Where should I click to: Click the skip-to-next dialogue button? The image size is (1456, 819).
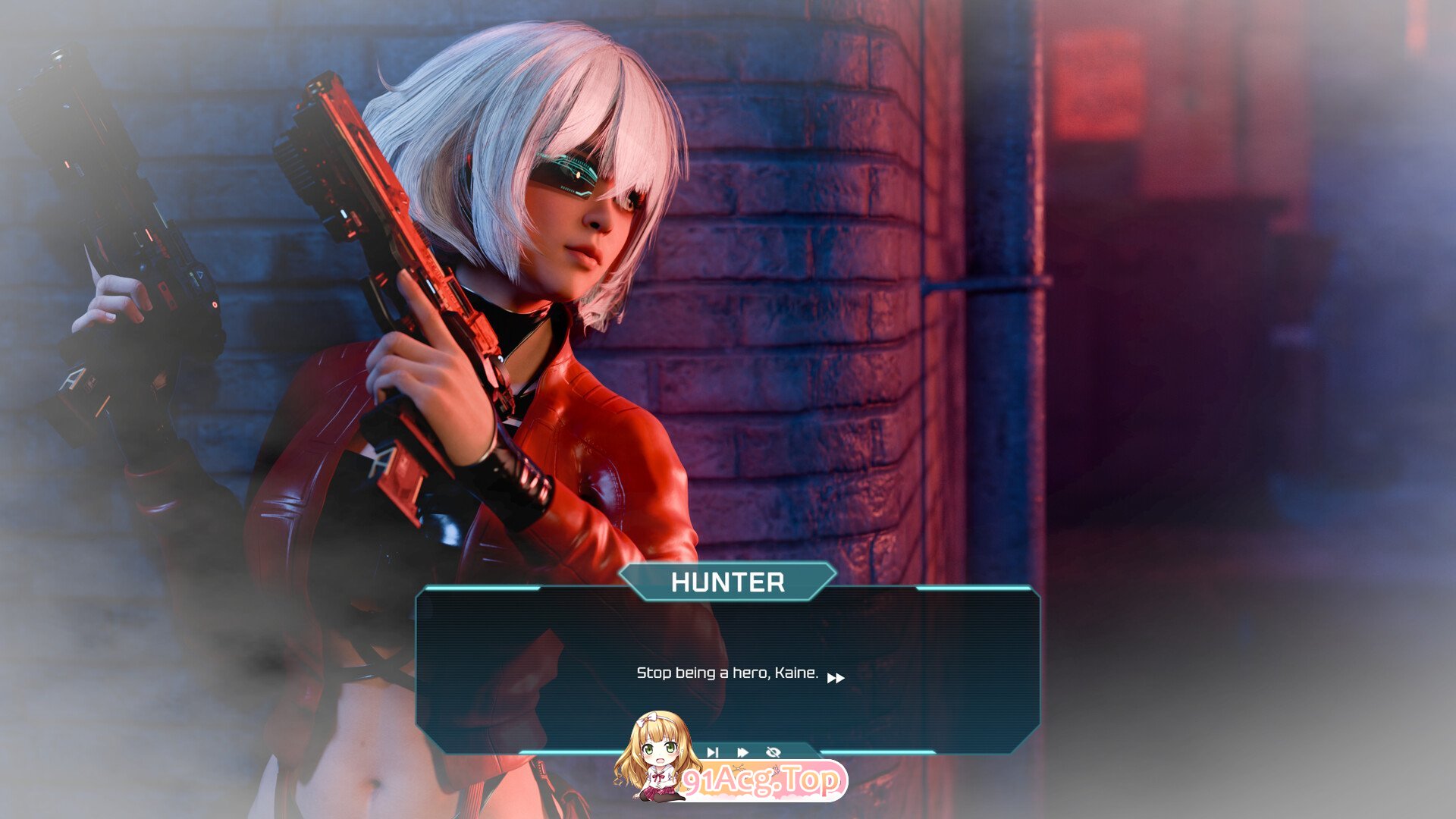712,752
